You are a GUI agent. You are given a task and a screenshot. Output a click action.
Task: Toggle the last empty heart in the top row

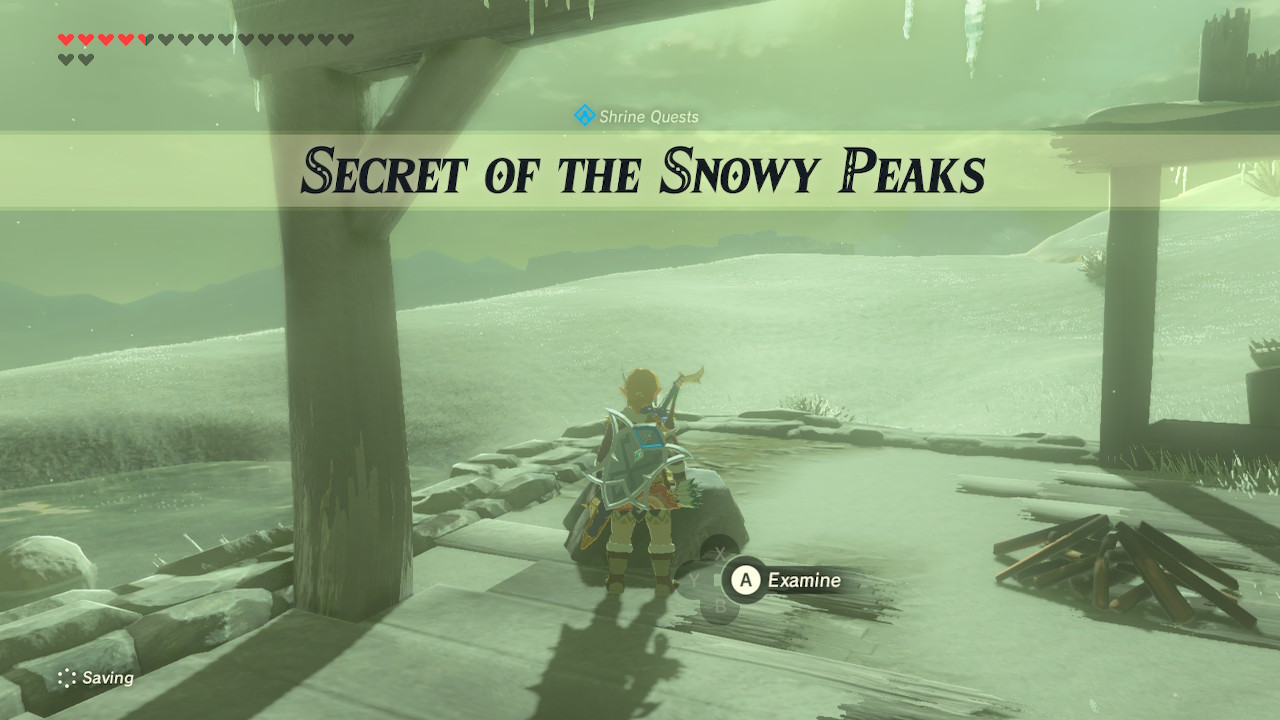344,39
